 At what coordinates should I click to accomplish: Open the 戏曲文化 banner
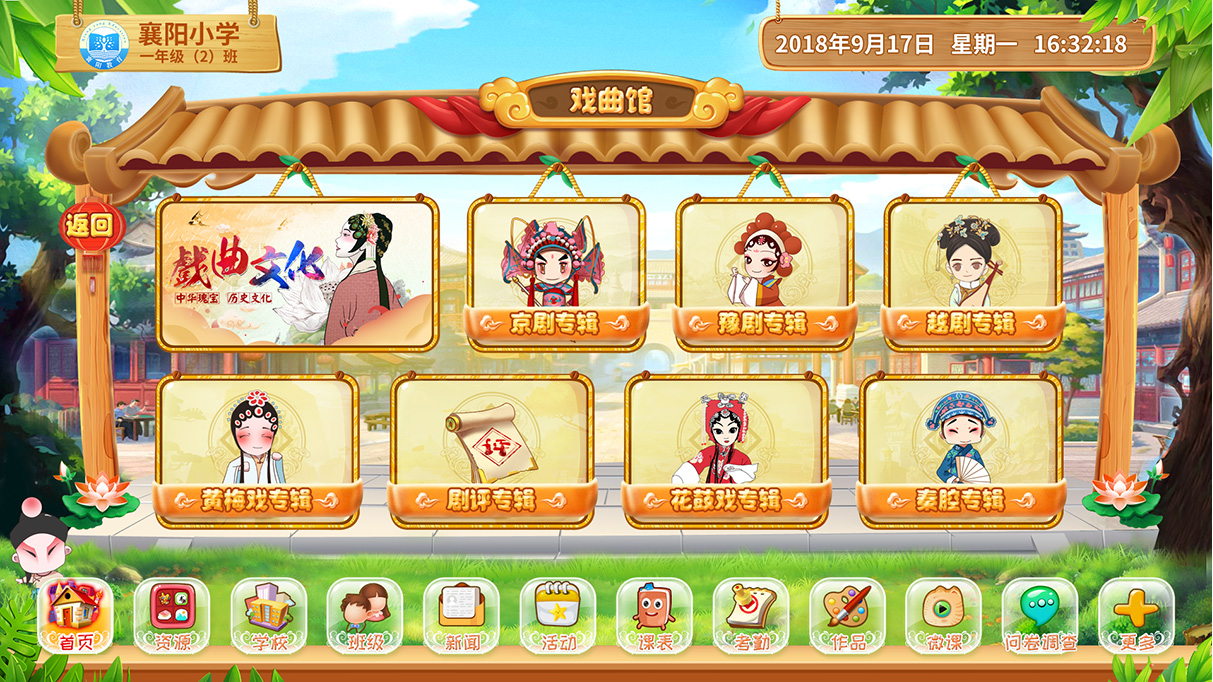pyautogui.click(x=297, y=272)
